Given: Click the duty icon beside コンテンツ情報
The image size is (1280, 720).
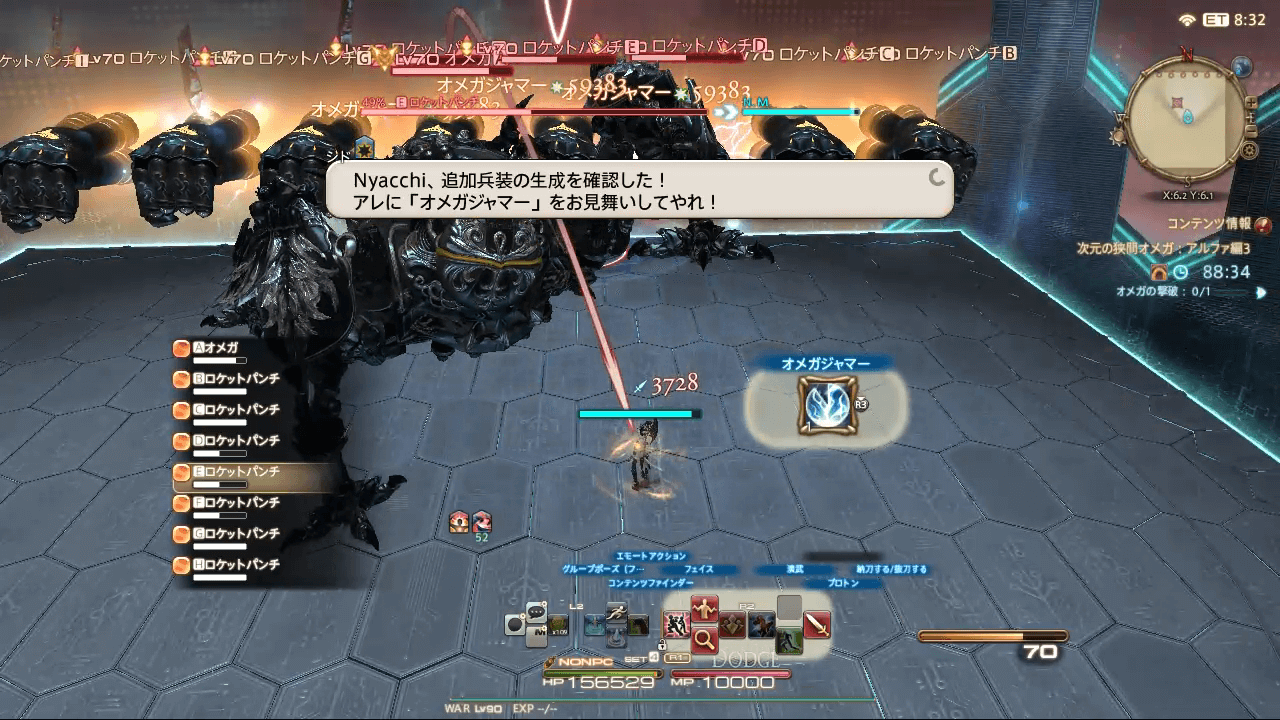Looking at the screenshot, I should tap(1262, 226).
